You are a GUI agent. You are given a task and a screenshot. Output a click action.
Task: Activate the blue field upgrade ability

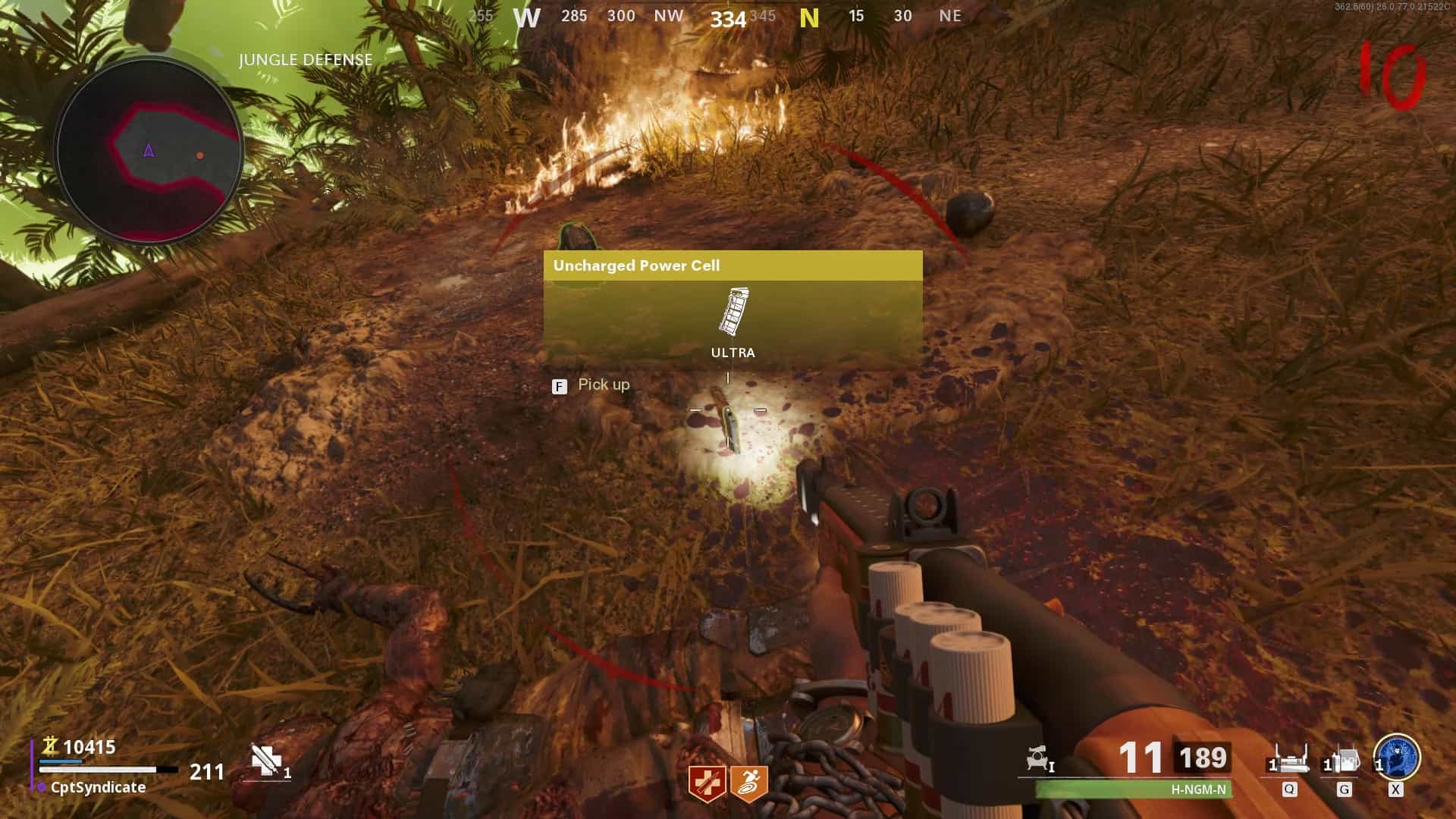point(1396,757)
